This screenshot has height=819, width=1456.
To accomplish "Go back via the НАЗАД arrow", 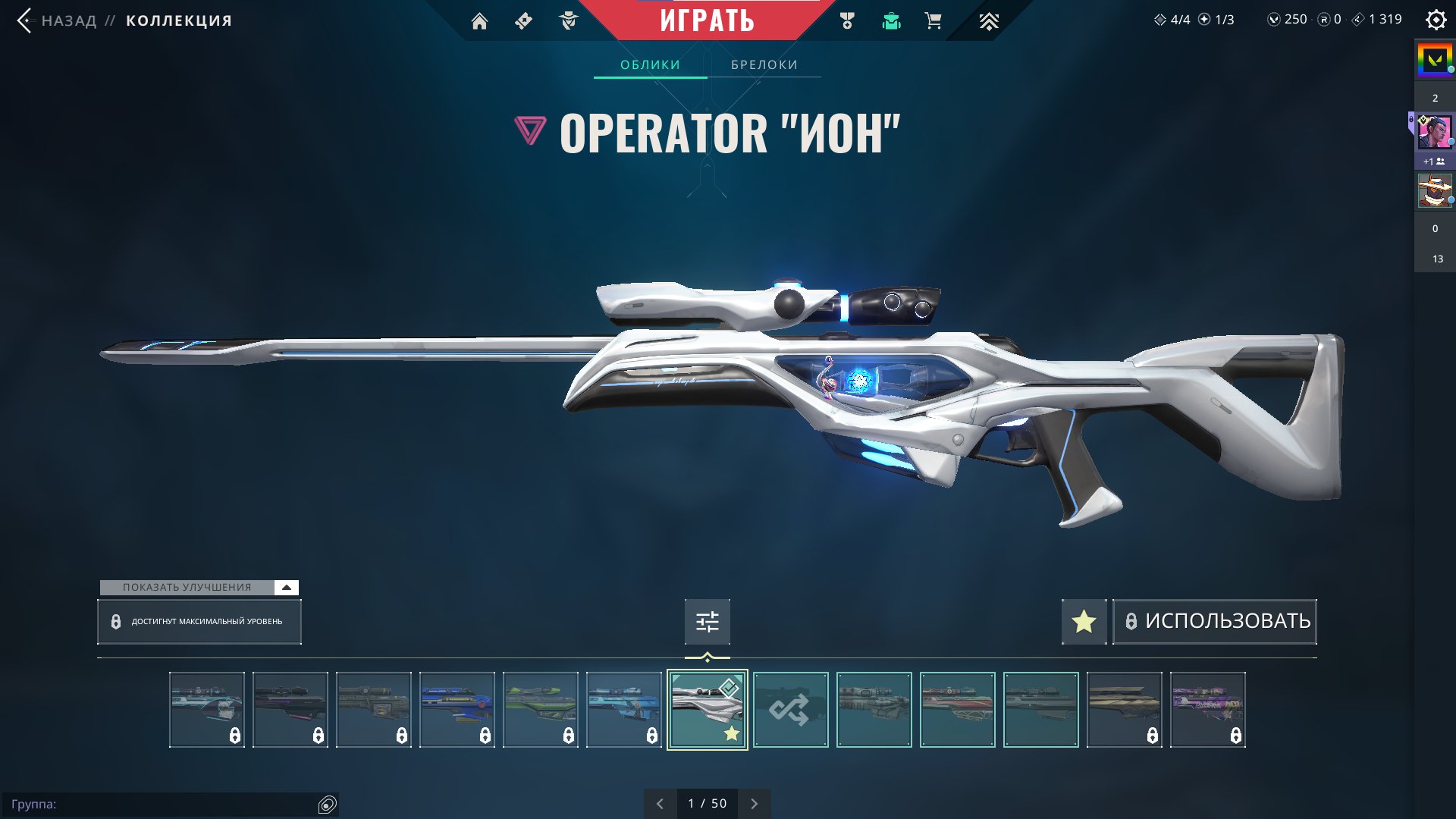I will [x=26, y=20].
